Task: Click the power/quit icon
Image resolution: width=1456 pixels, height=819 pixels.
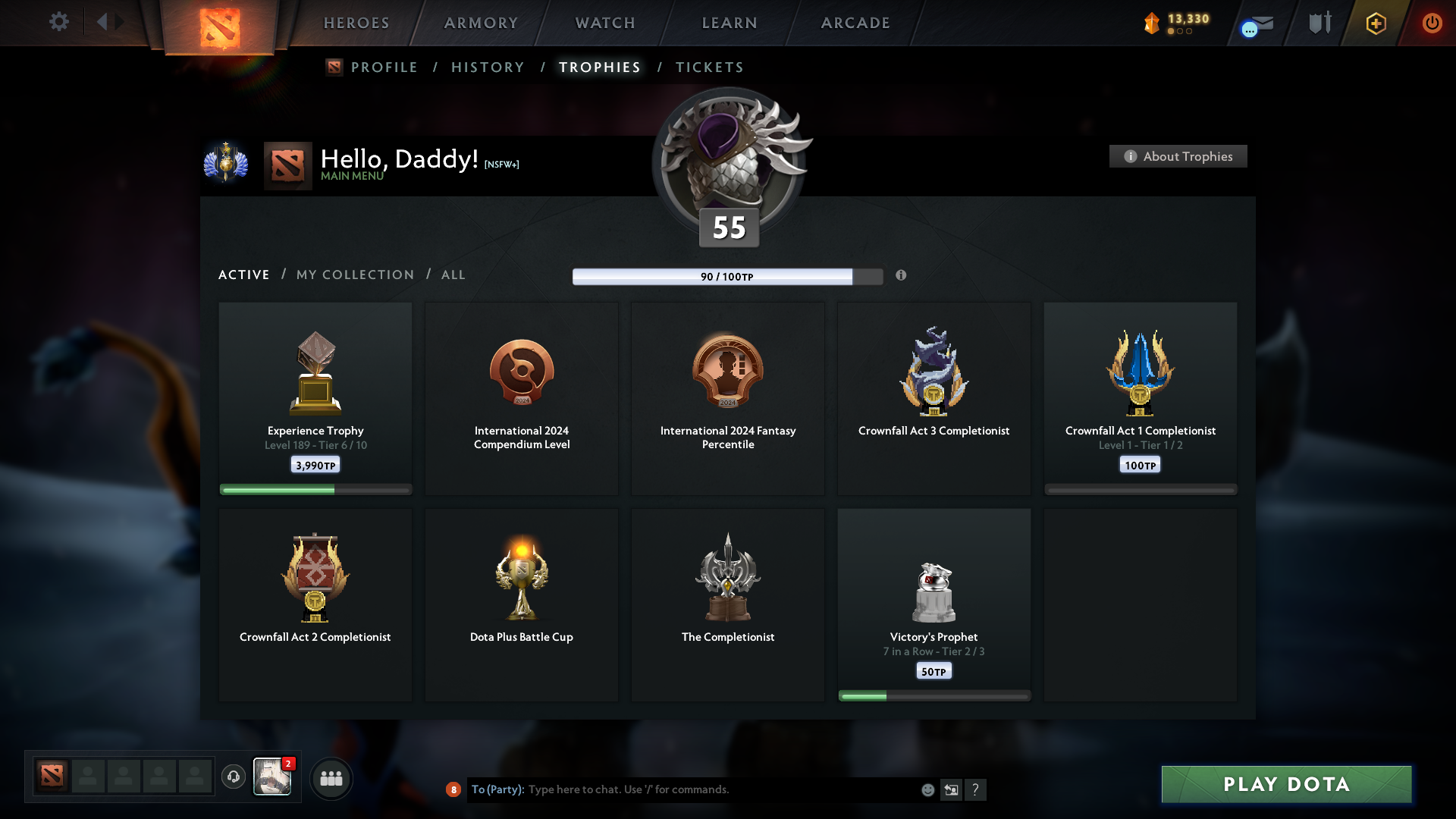Action: [x=1432, y=23]
